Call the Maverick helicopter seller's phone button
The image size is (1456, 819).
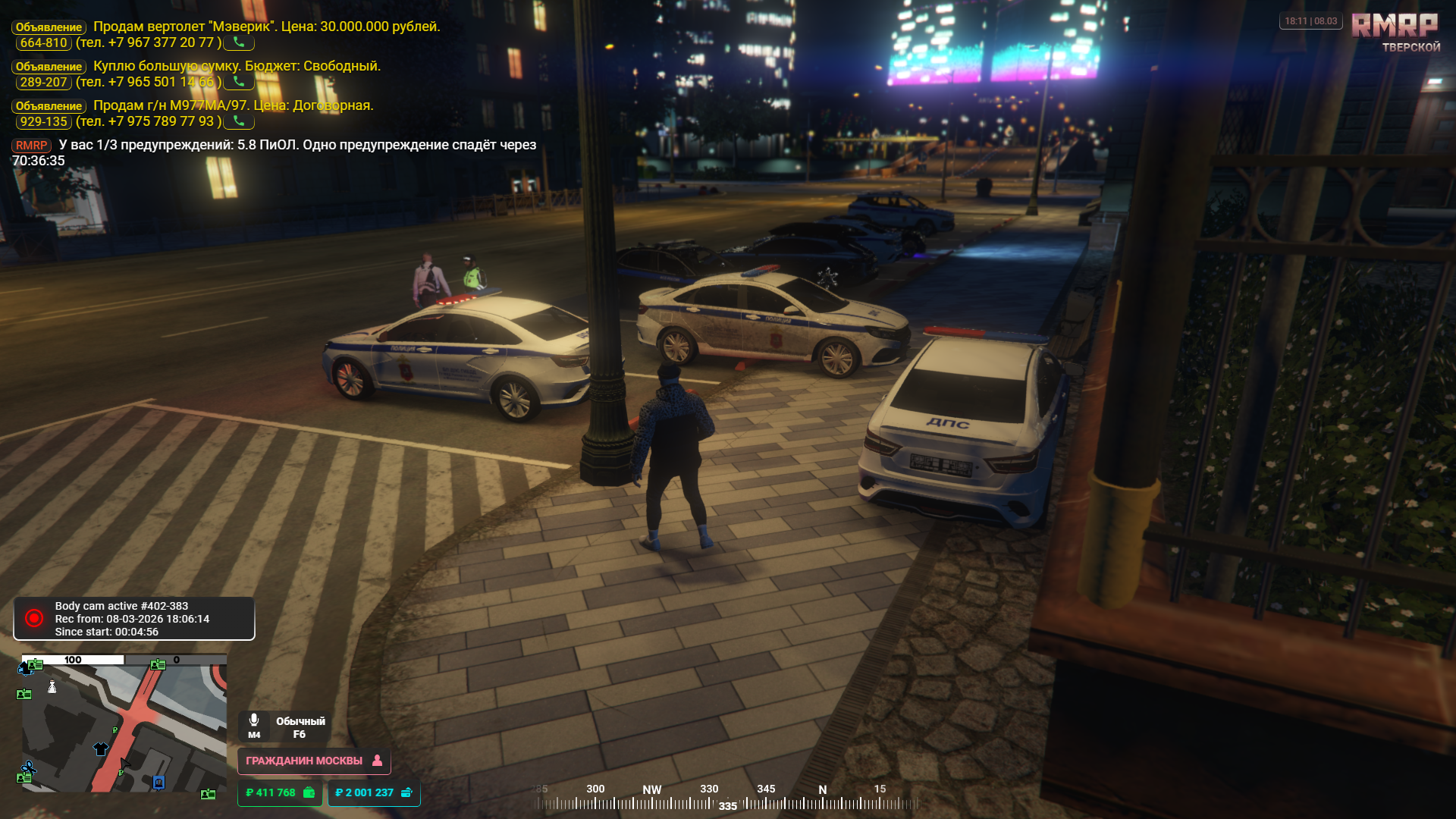pos(239,42)
